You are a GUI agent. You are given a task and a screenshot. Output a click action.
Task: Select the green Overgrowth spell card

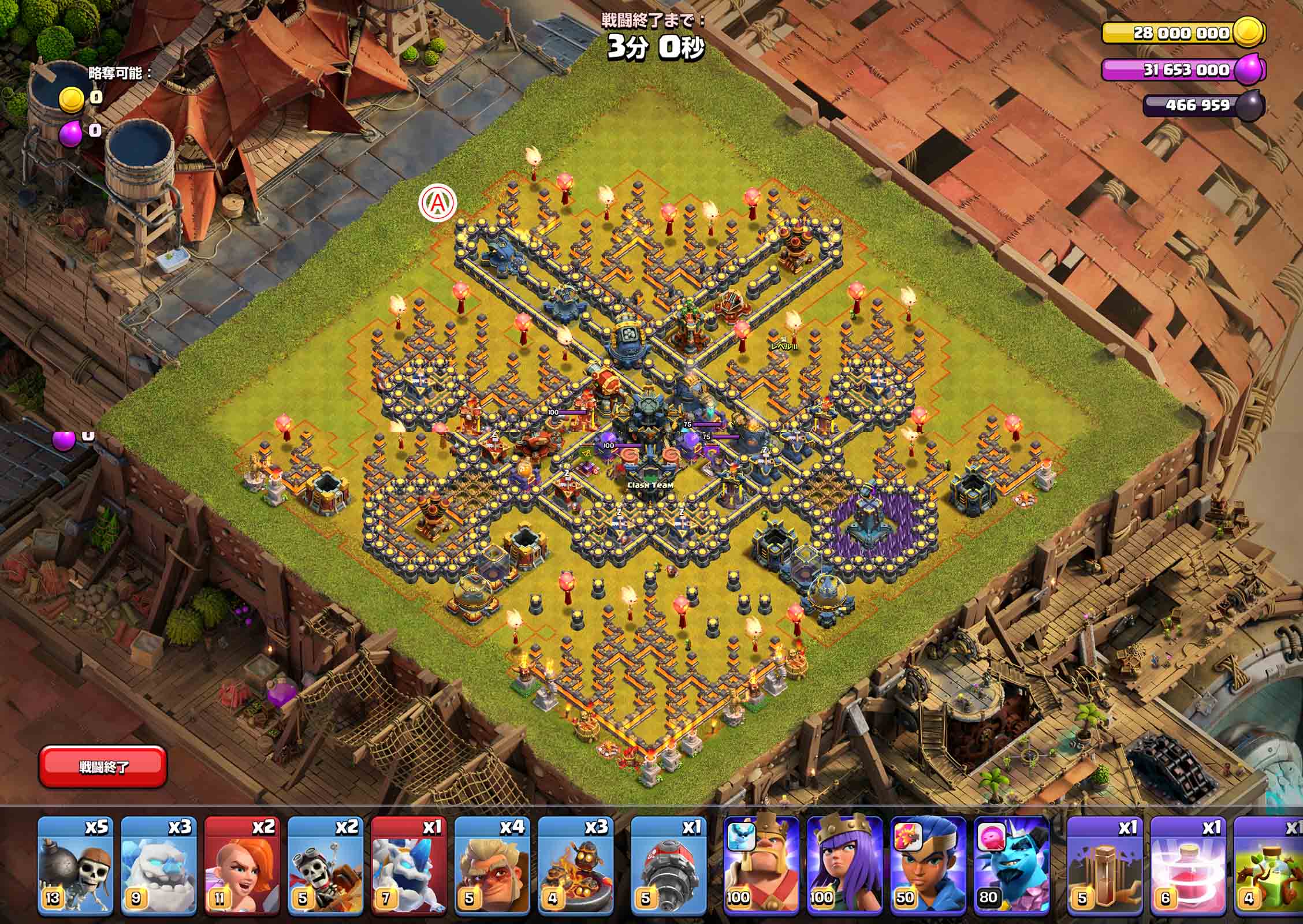click(1270, 866)
